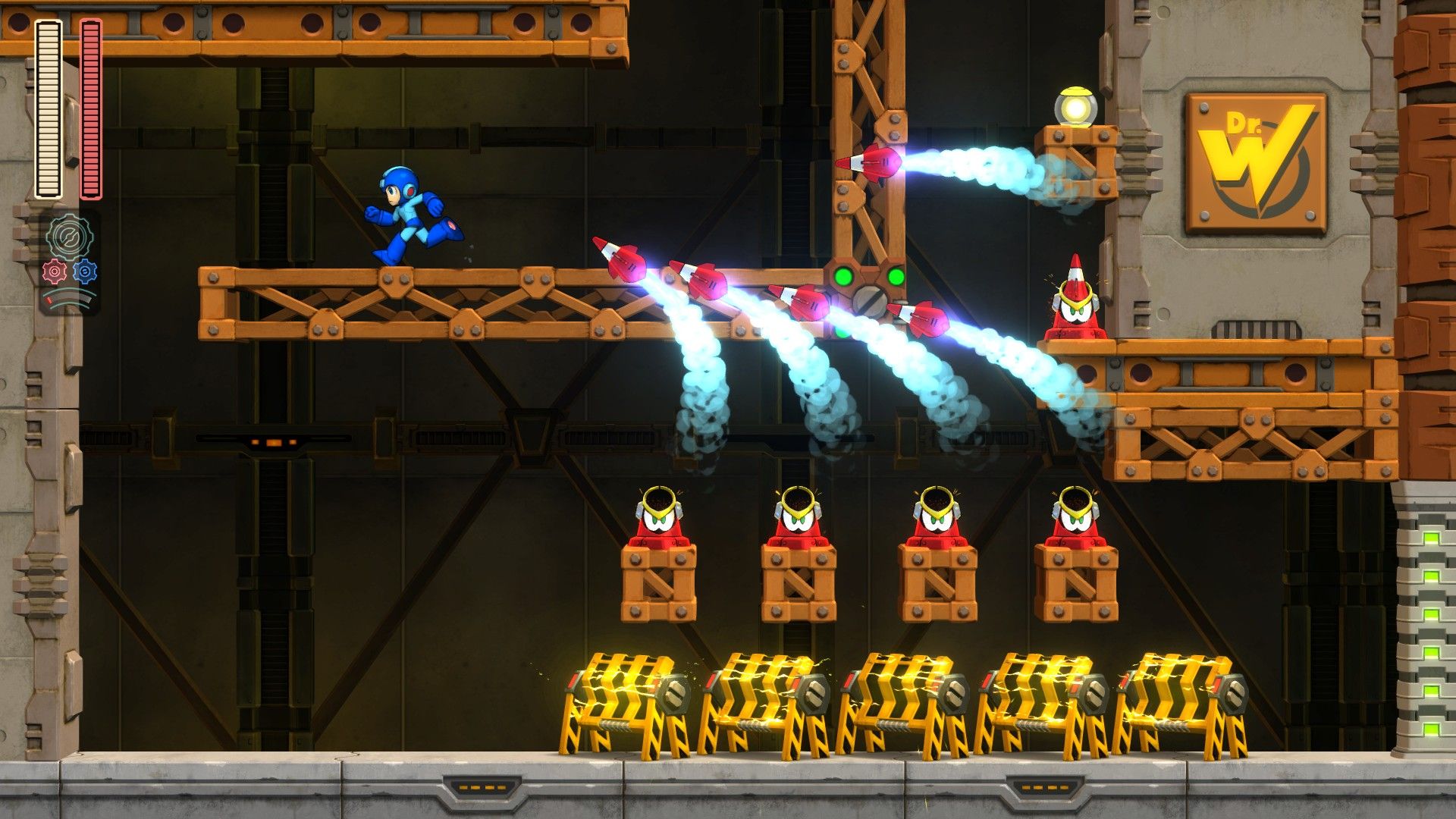Toggle the left green indicator light
The image size is (1456, 819).
(x=846, y=277)
